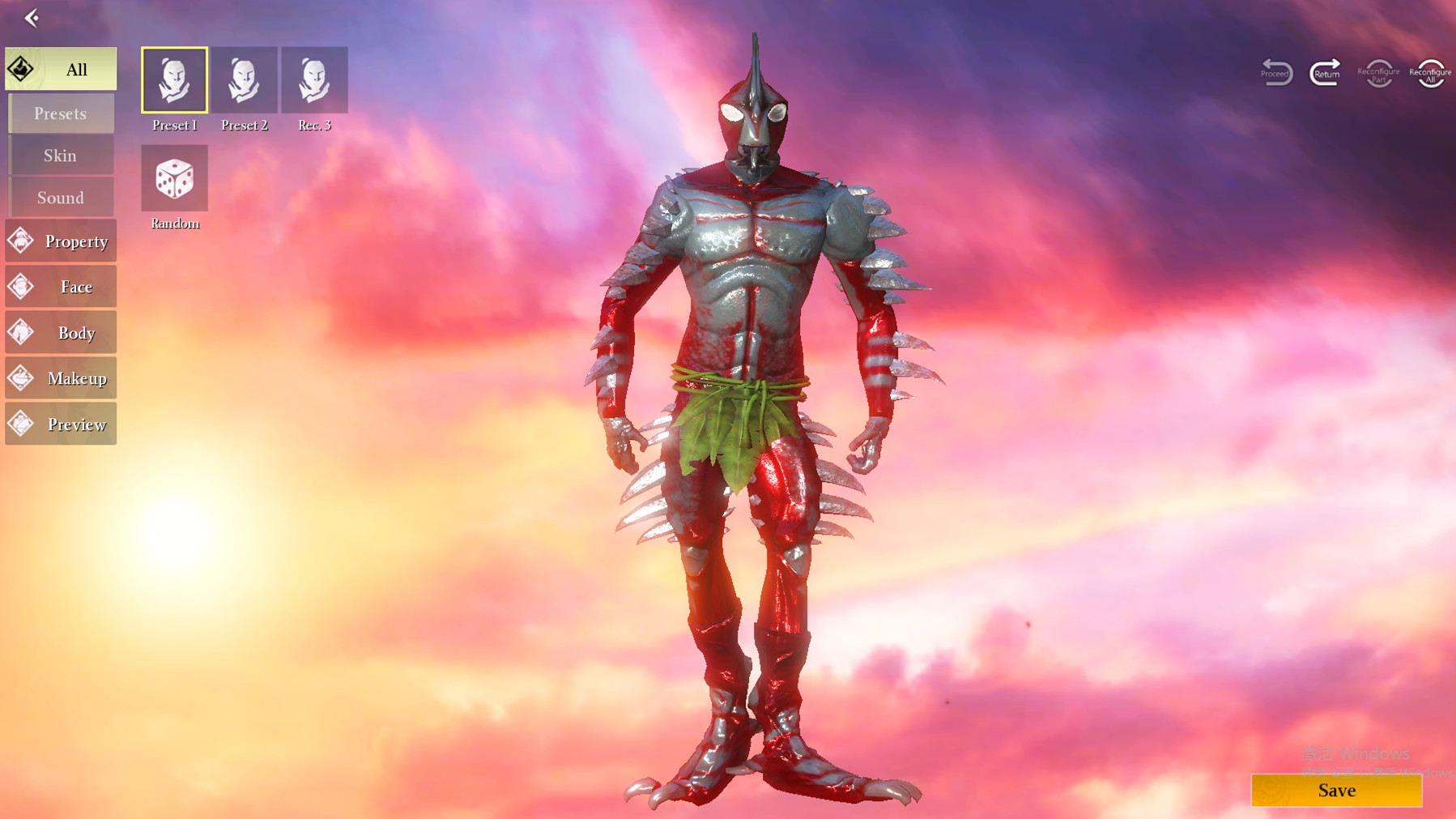Switch to the Sound category

coord(61,197)
